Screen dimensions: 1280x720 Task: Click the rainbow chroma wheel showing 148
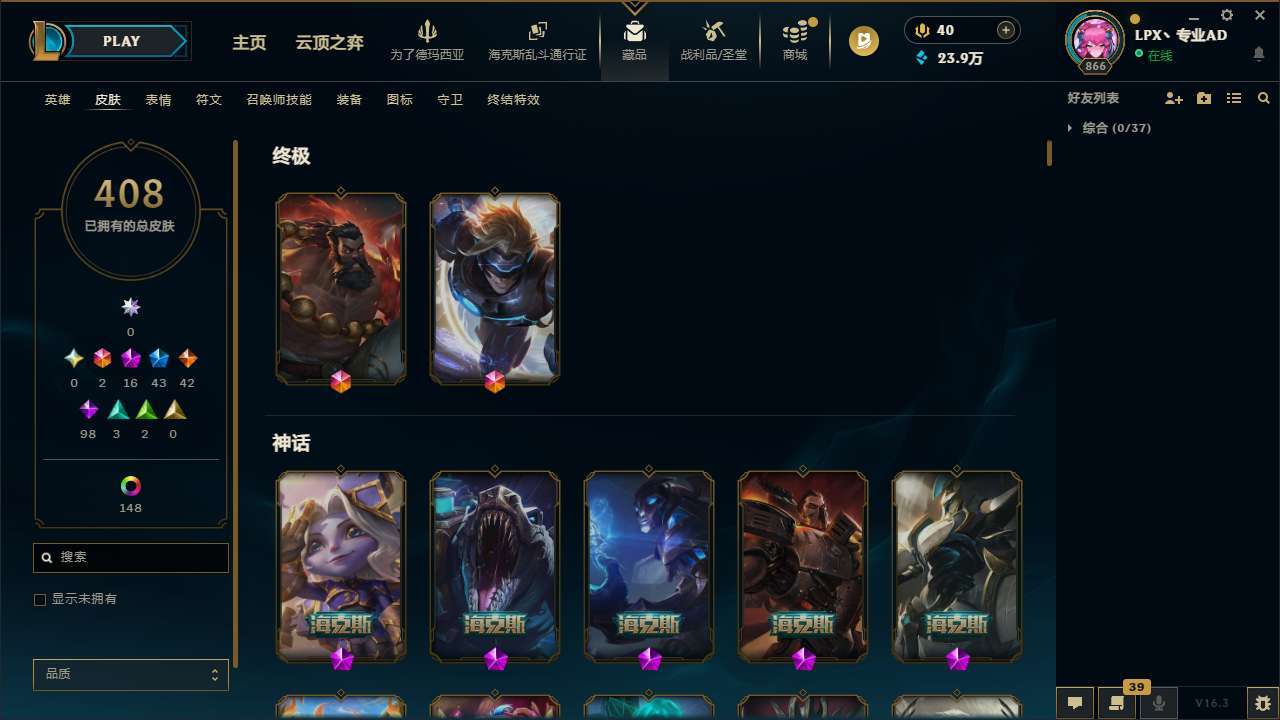[130, 484]
